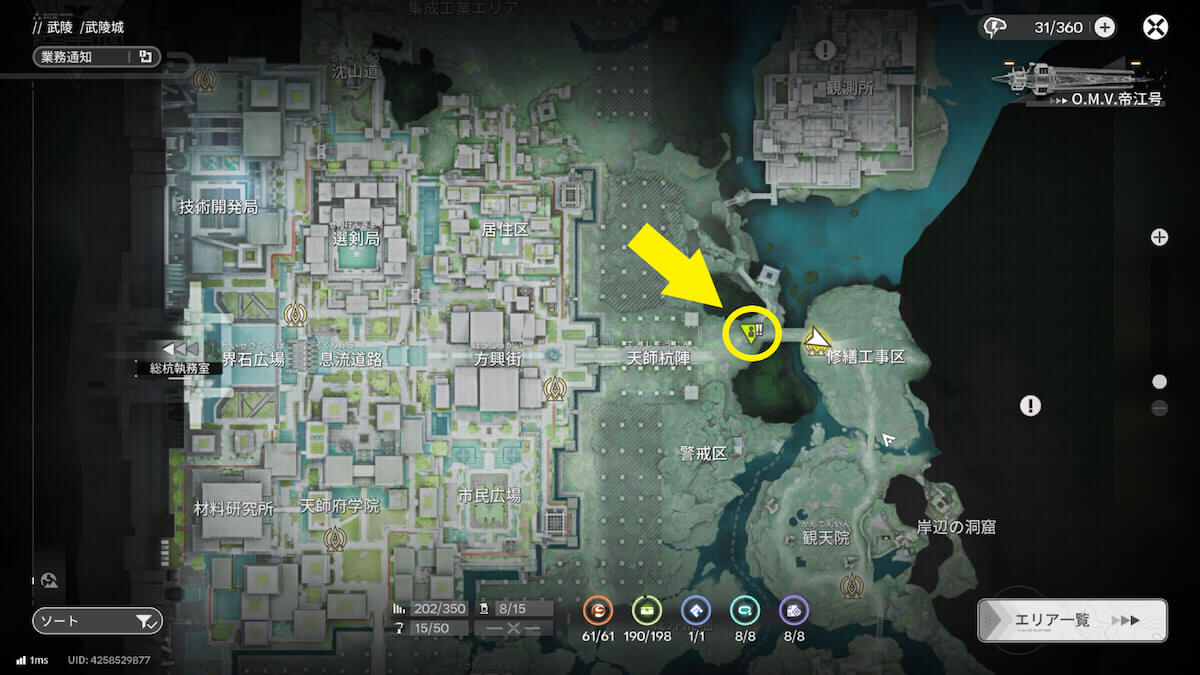Screen dimensions: 1200x675
Task: Click the map zoom slider handle
Action: (1159, 381)
